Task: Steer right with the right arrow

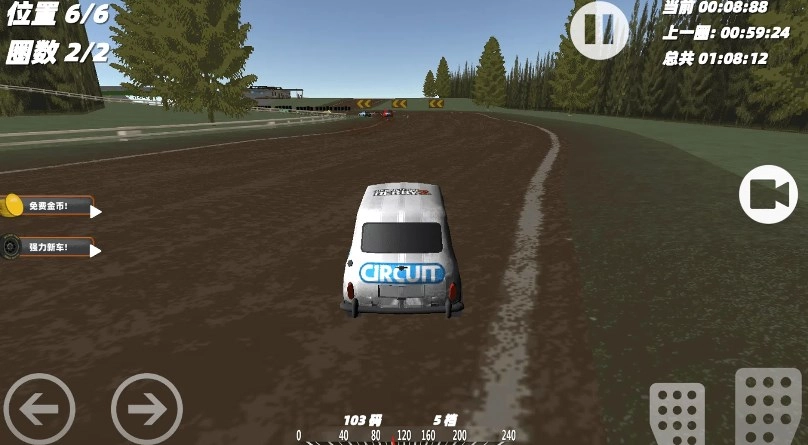Action: click(x=147, y=408)
